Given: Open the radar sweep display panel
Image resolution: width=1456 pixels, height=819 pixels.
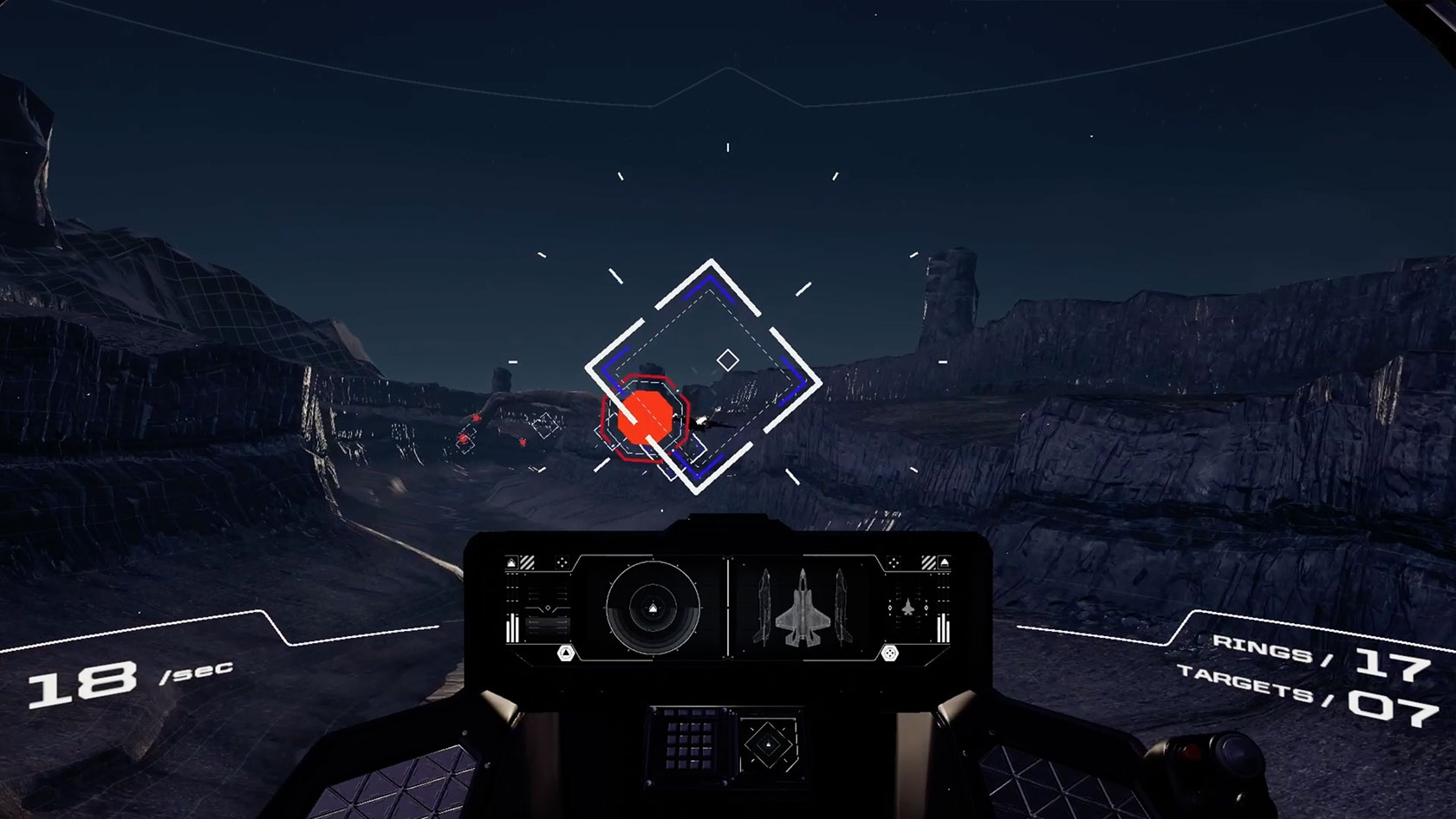Looking at the screenshot, I should (x=653, y=607).
